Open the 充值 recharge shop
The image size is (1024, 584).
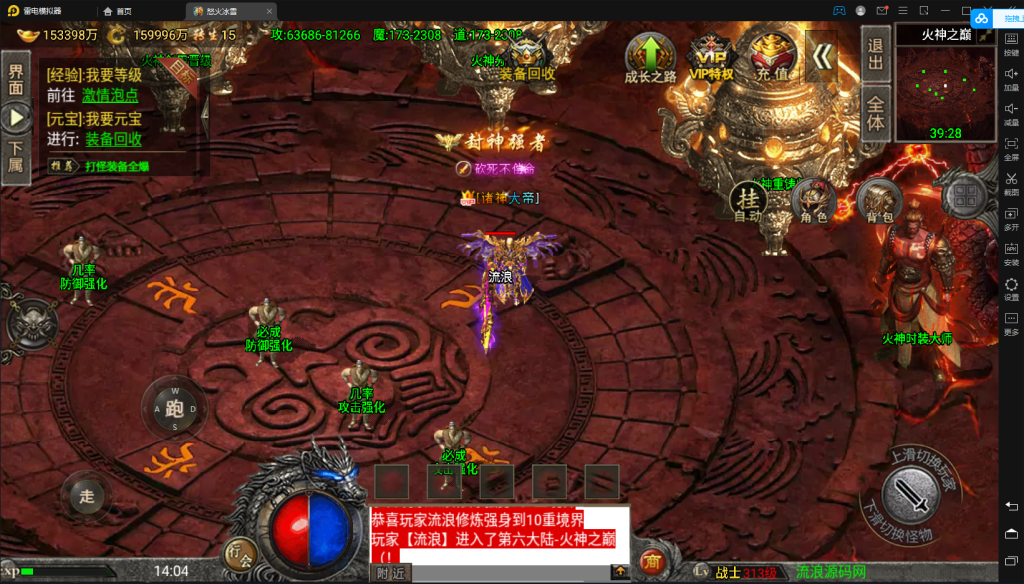point(770,56)
